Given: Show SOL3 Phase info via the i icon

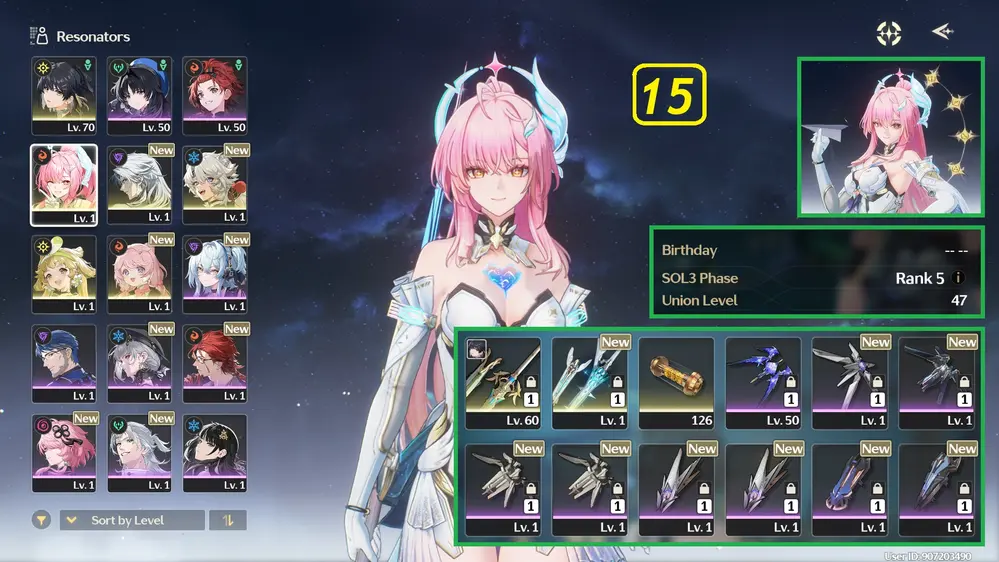Looking at the screenshot, I should point(959,278).
